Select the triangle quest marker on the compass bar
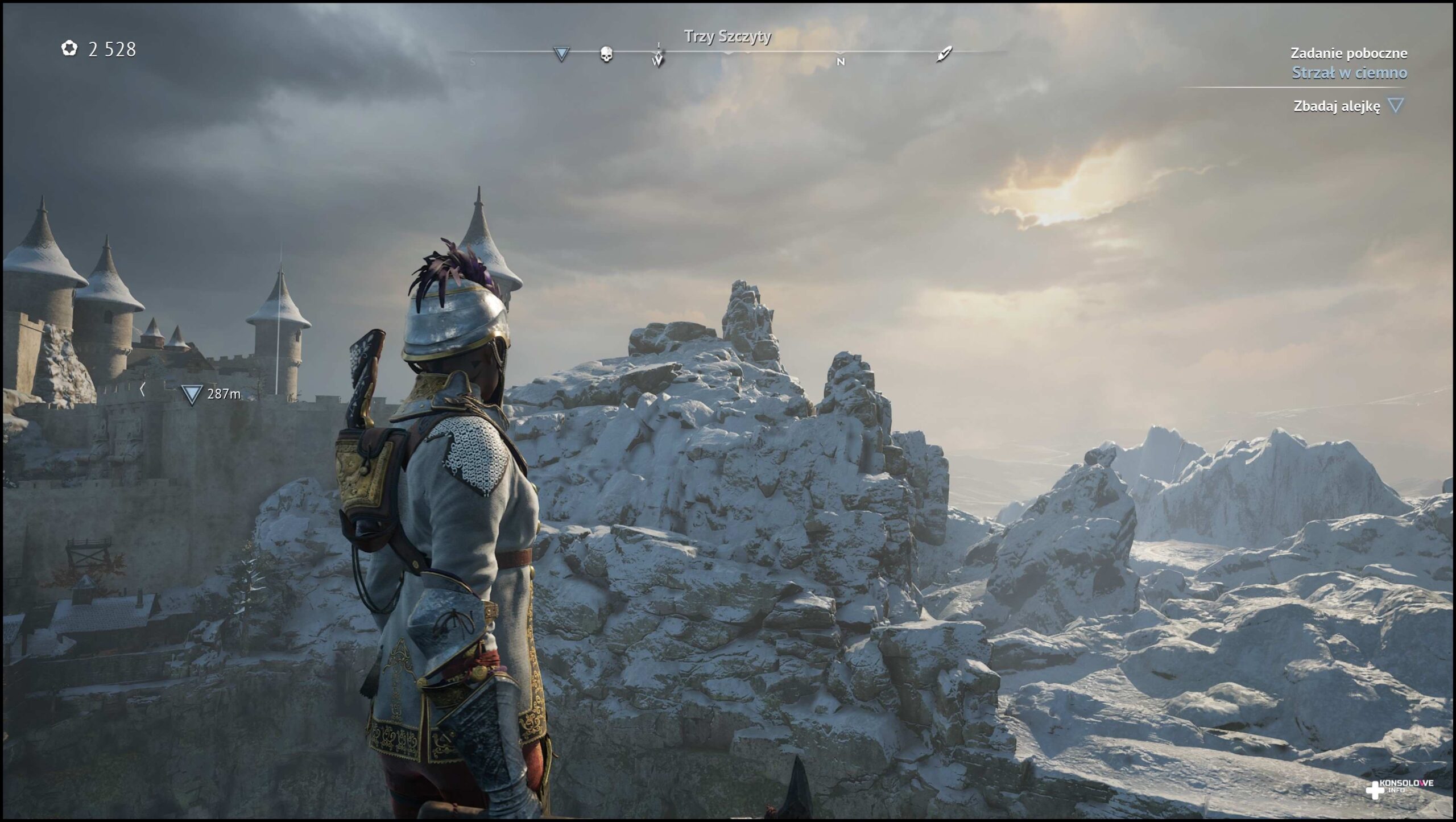The height and width of the screenshot is (822, 1456). click(561, 54)
